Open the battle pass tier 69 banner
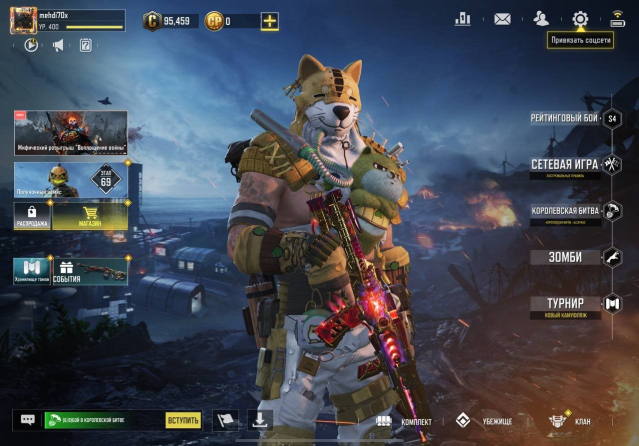 (70, 180)
